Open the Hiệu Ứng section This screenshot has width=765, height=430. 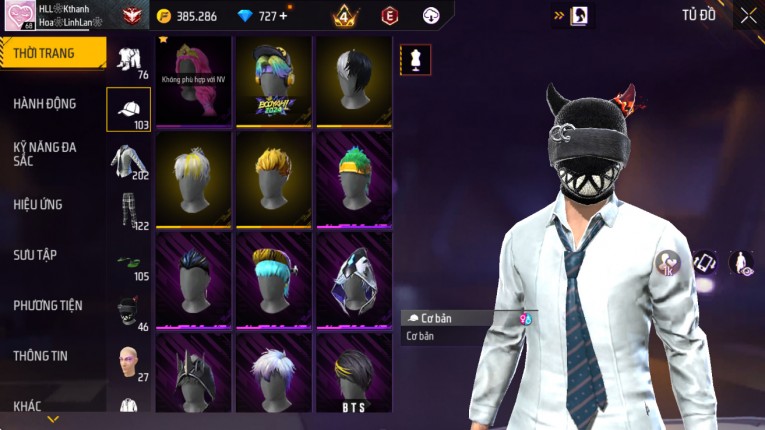38,204
